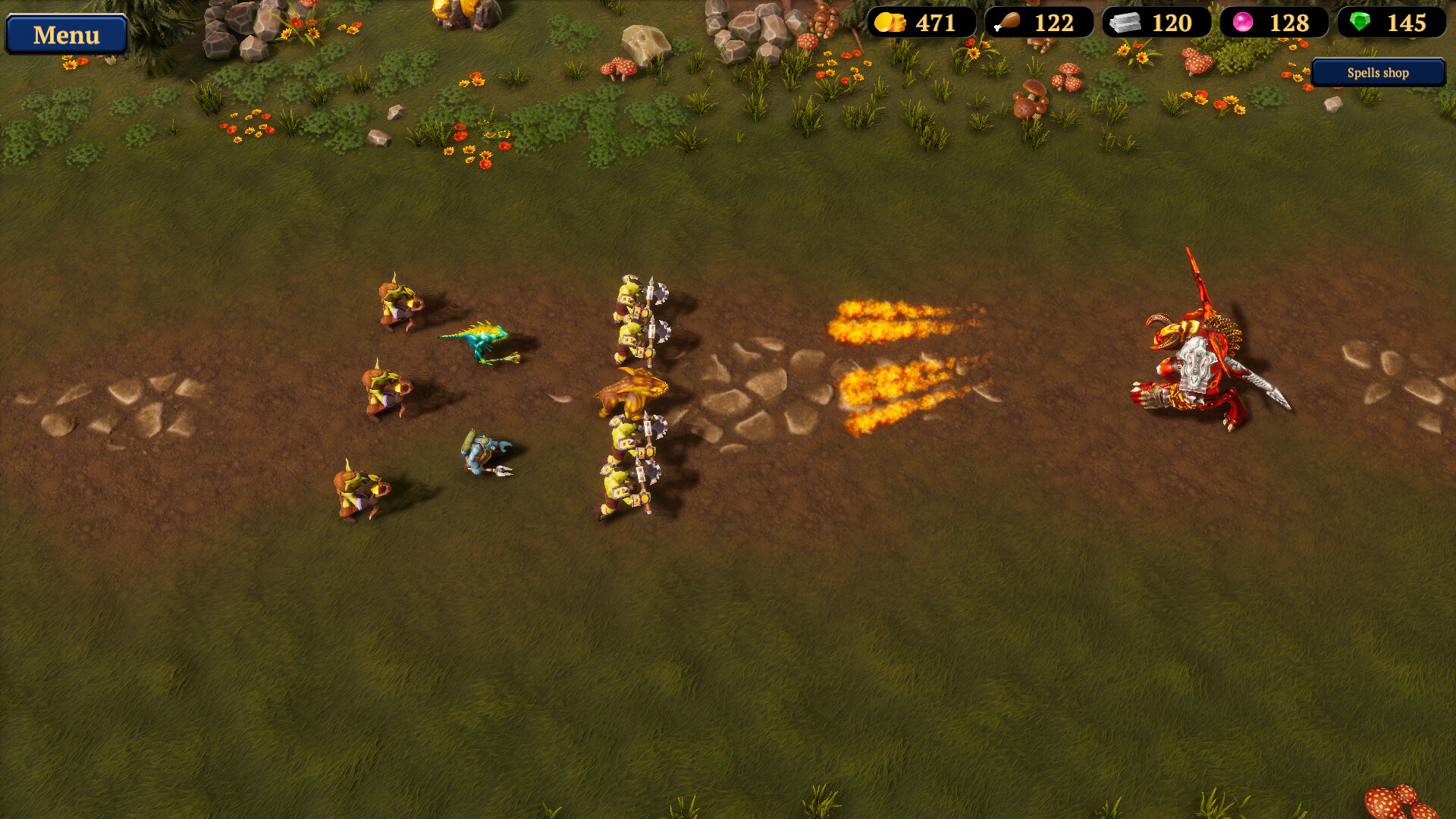This screenshot has width=1456, height=819.
Task: Select the topmost torch-carrying goblin
Action: tap(394, 303)
